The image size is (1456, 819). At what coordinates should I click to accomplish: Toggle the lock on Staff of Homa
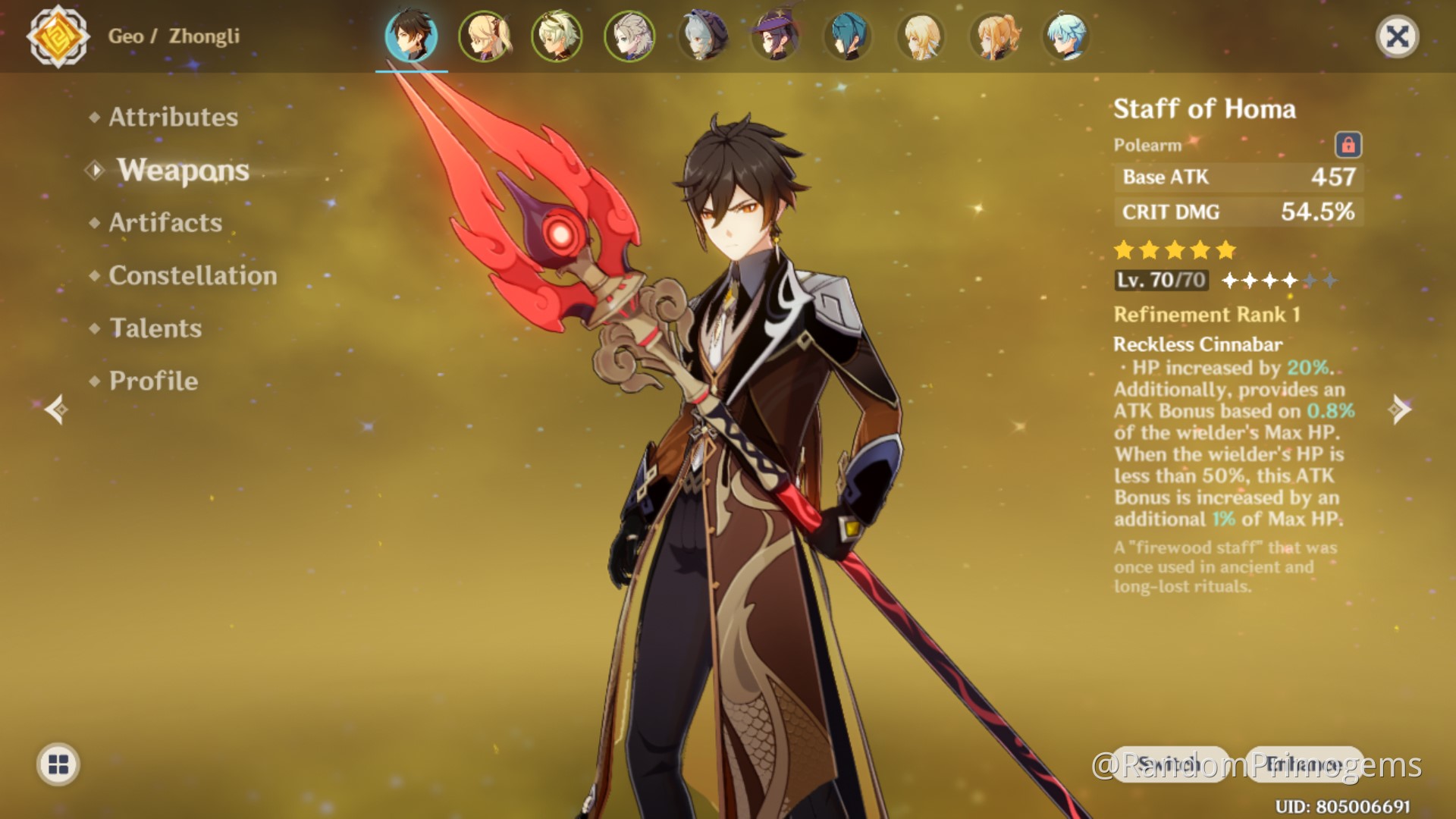(x=1348, y=146)
